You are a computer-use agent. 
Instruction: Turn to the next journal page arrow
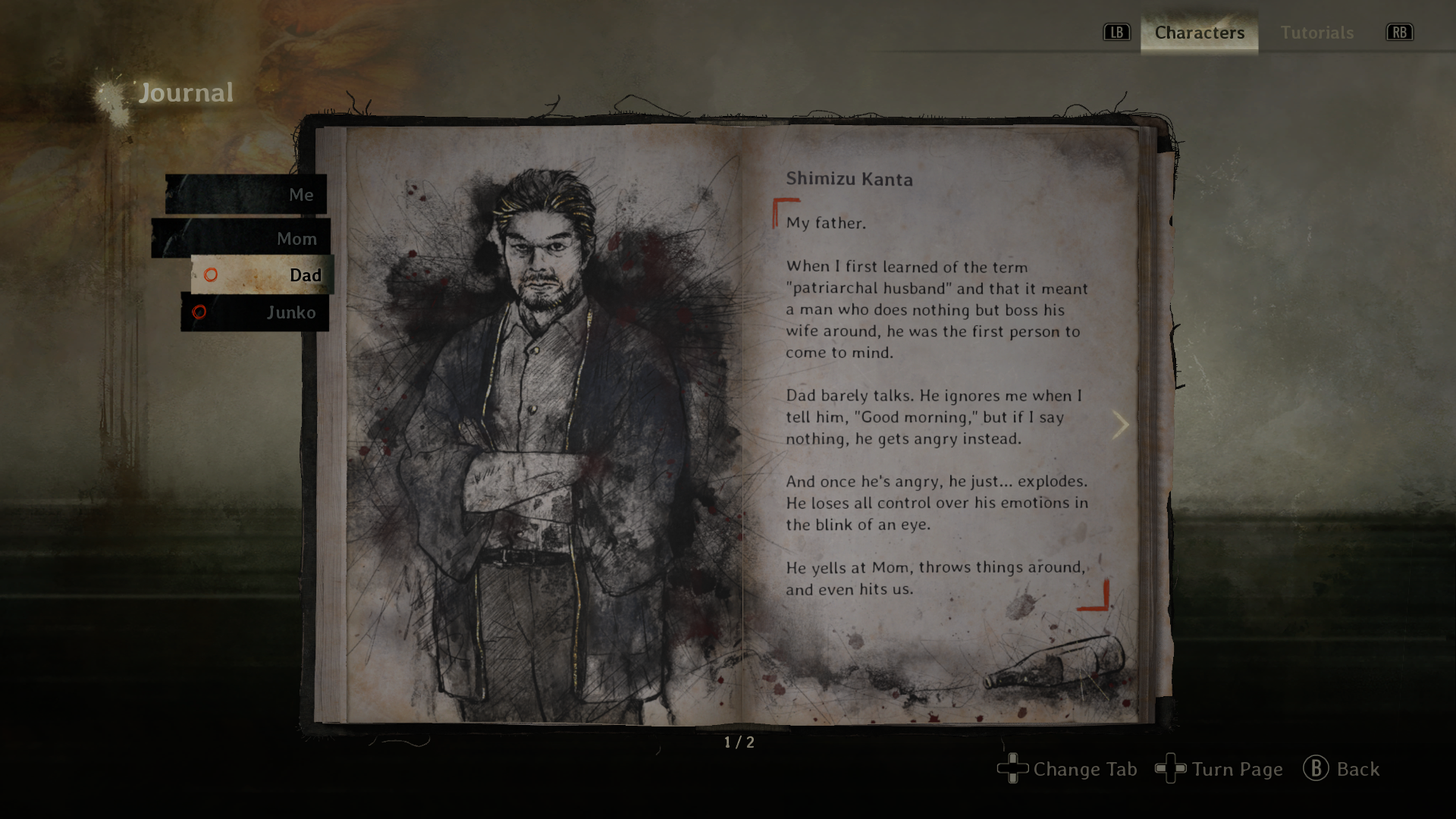click(x=1120, y=425)
